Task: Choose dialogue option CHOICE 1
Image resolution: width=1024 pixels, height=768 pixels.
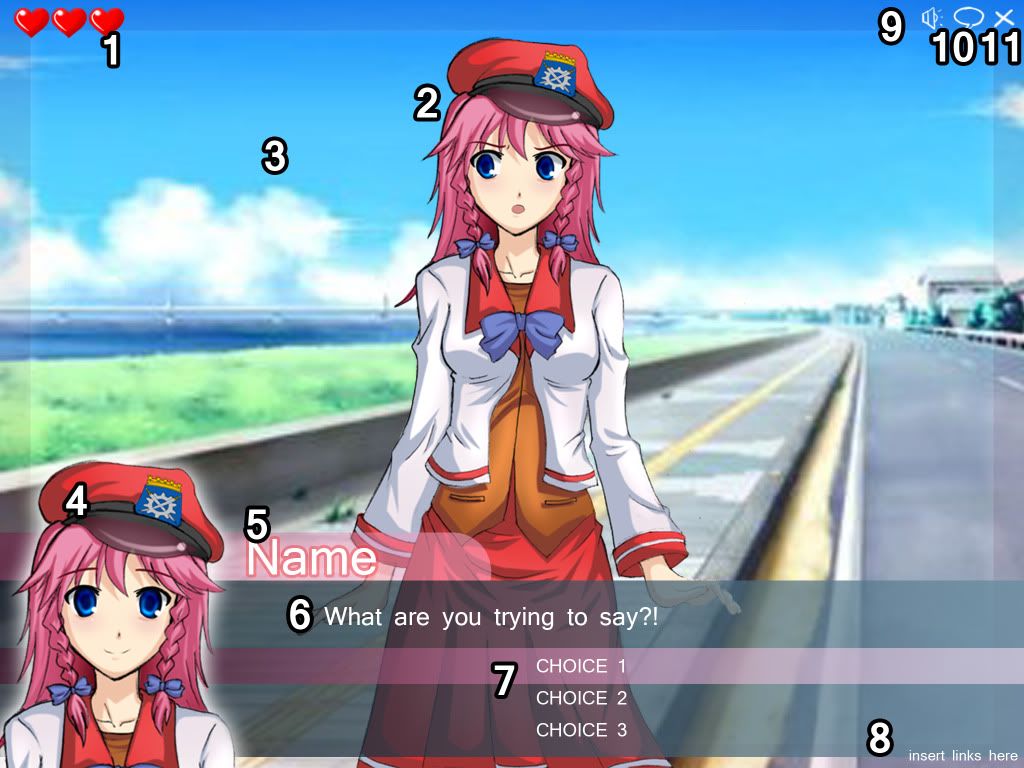Action: (x=581, y=666)
